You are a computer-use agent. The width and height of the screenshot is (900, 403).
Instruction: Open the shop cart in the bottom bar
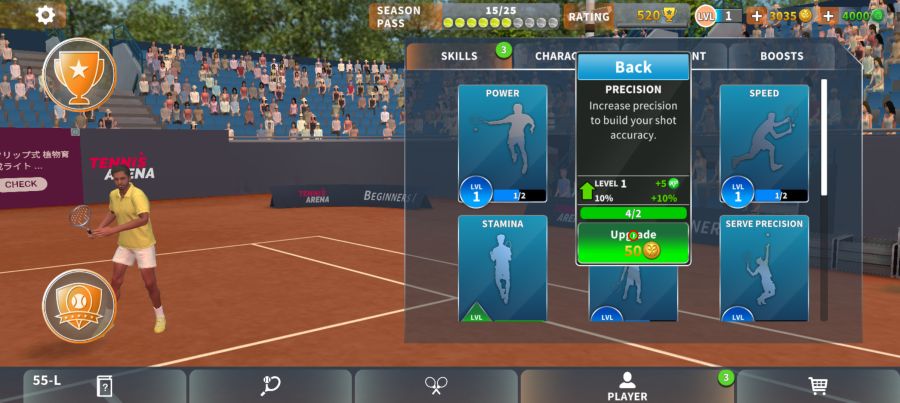pos(817,386)
